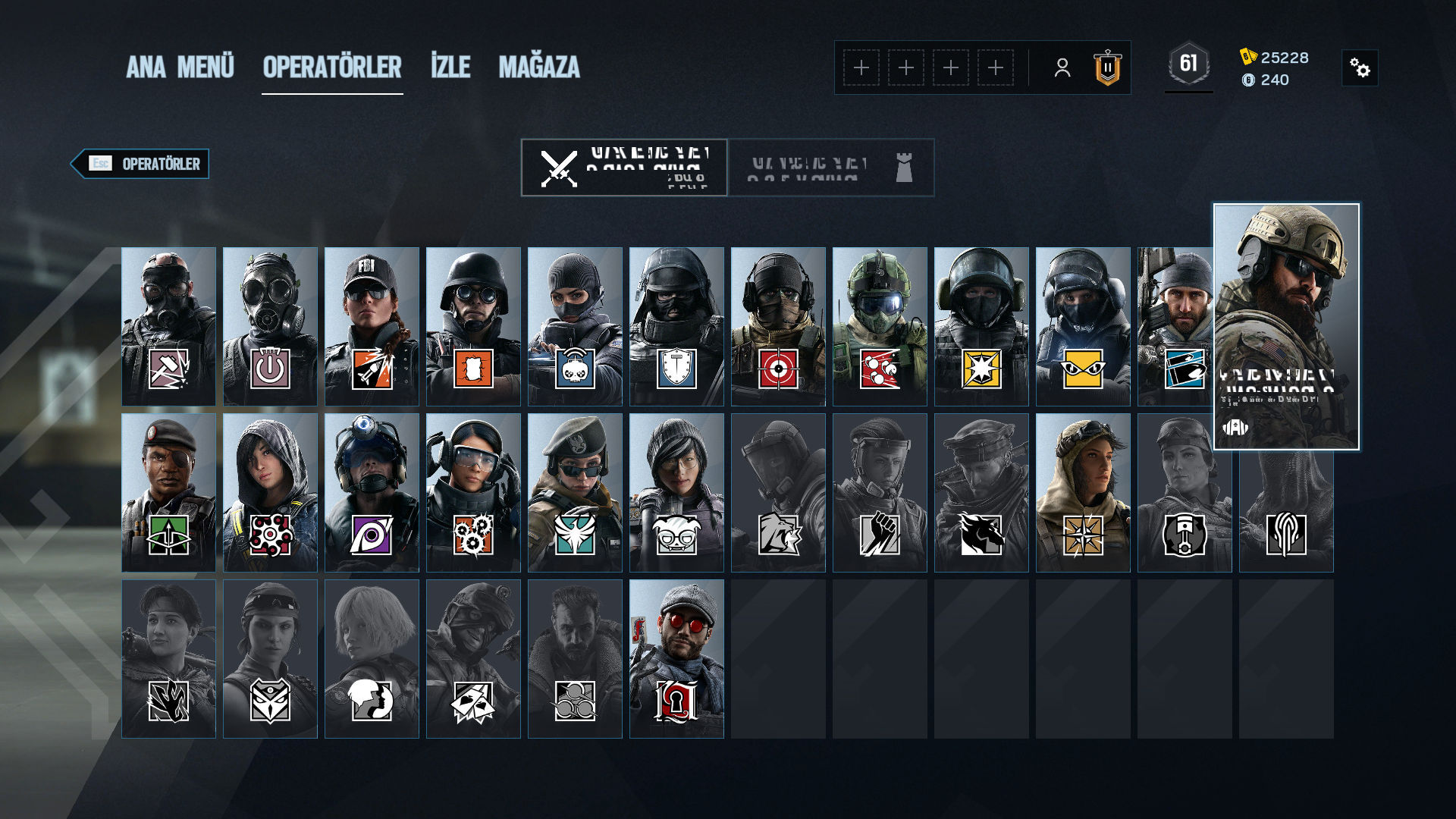Image resolution: width=1456 pixels, height=819 pixels.
Task: Select IQ operator card with yellow eyes icon
Action: pos(1083,326)
